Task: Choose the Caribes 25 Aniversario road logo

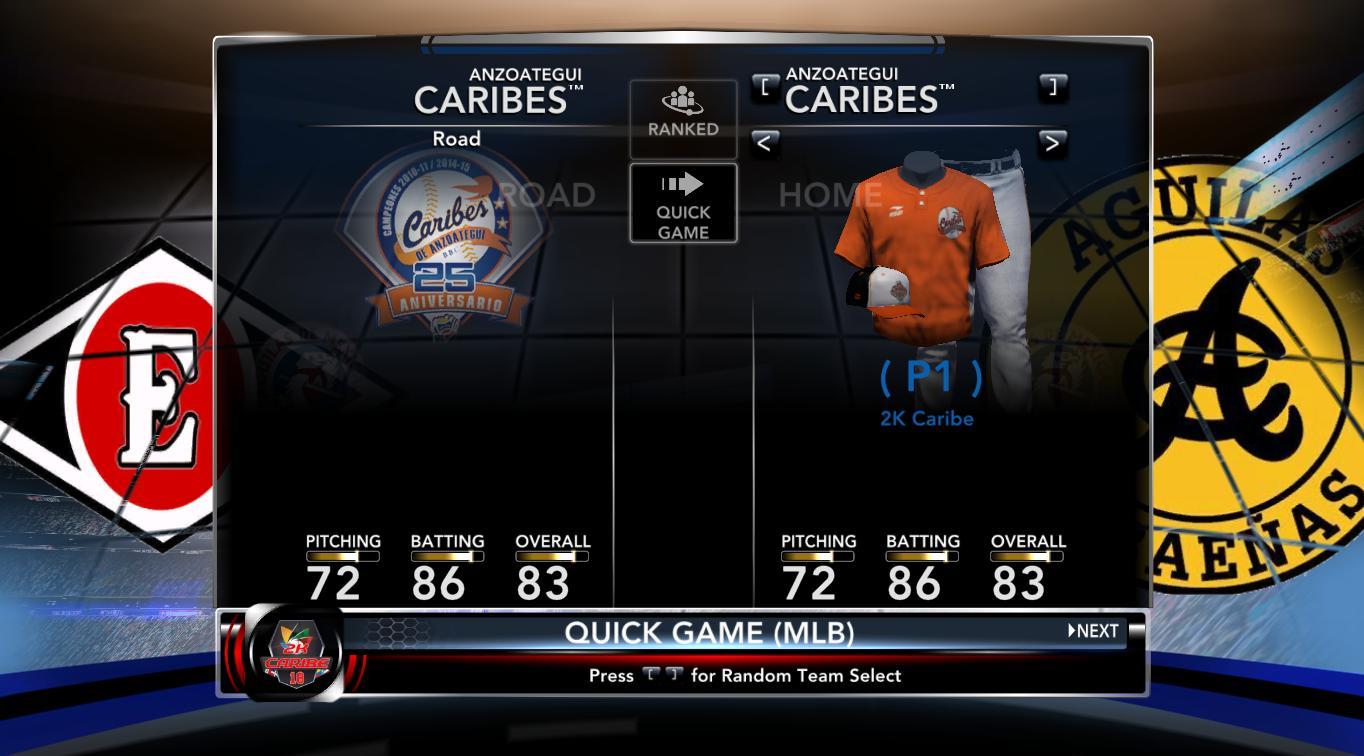Action: (443, 238)
